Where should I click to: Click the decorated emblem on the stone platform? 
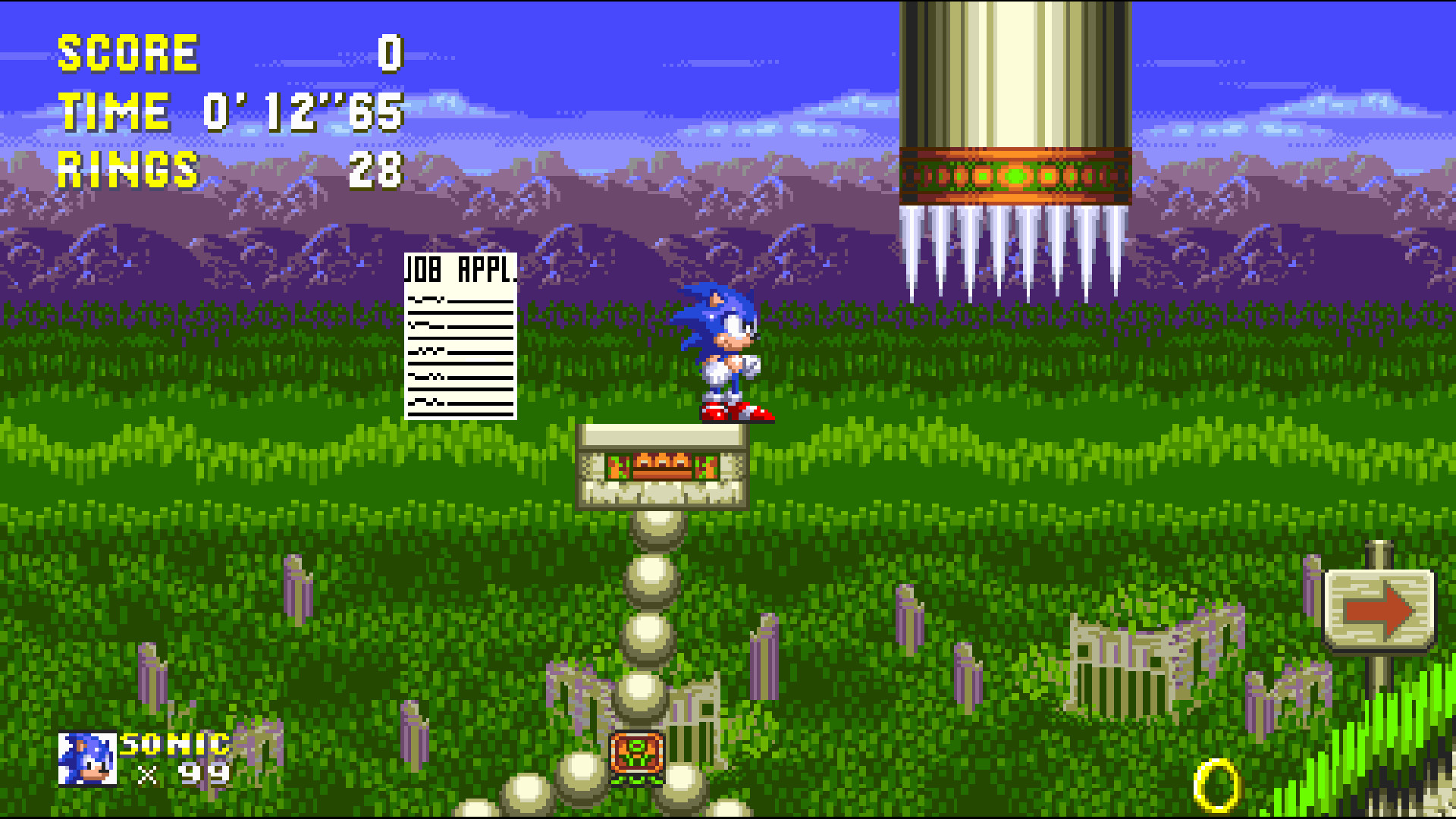coord(664,466)
